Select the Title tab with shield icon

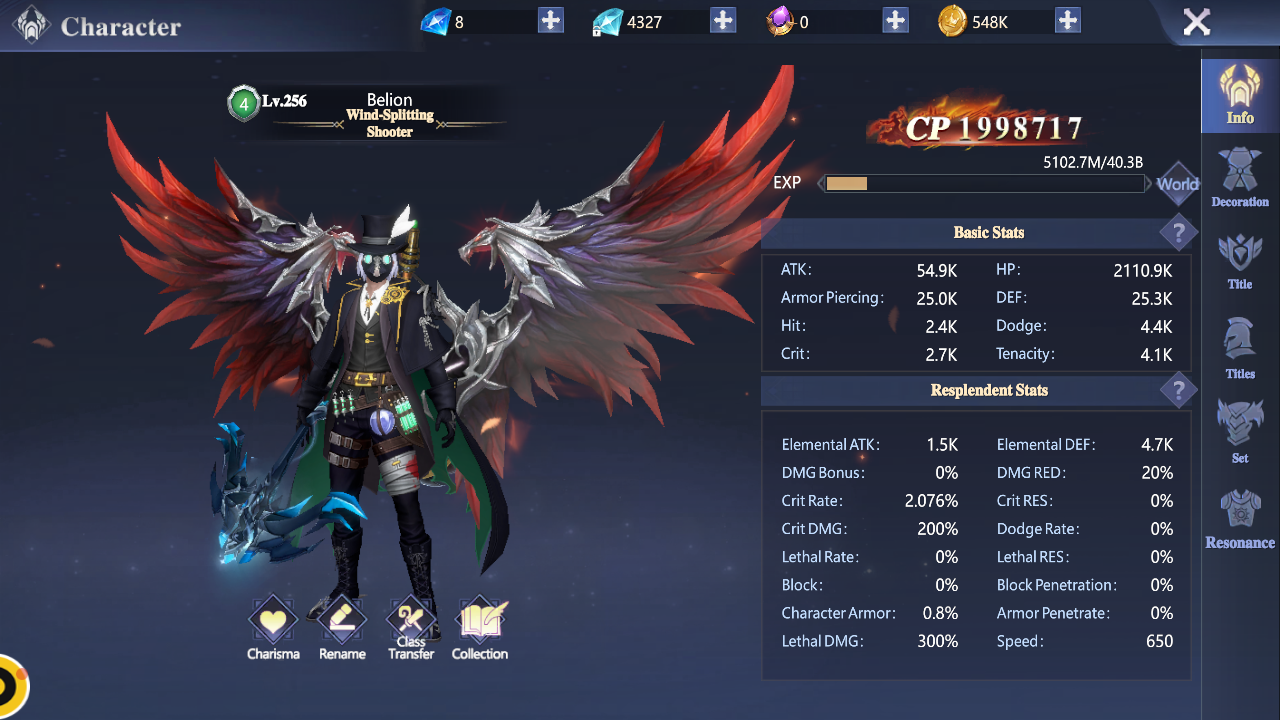coord(1240,262)
